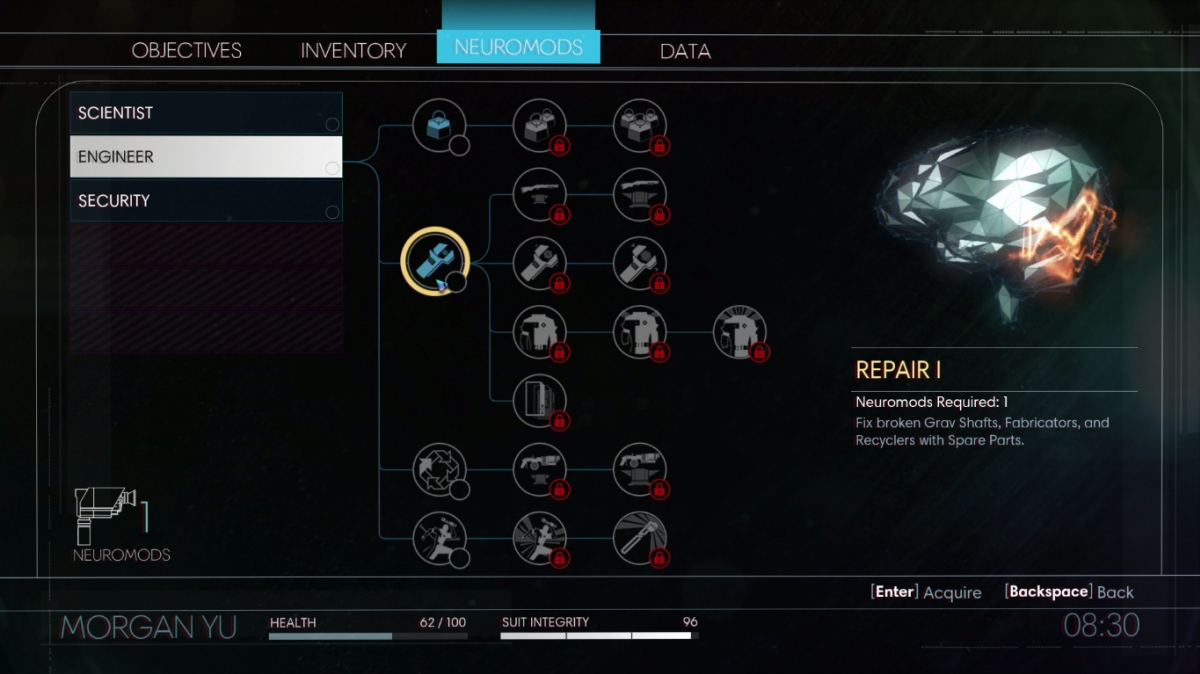Select the unlocked running figure skill node
The height and width of the screenshot is (674, 1200).
(439, 538)
